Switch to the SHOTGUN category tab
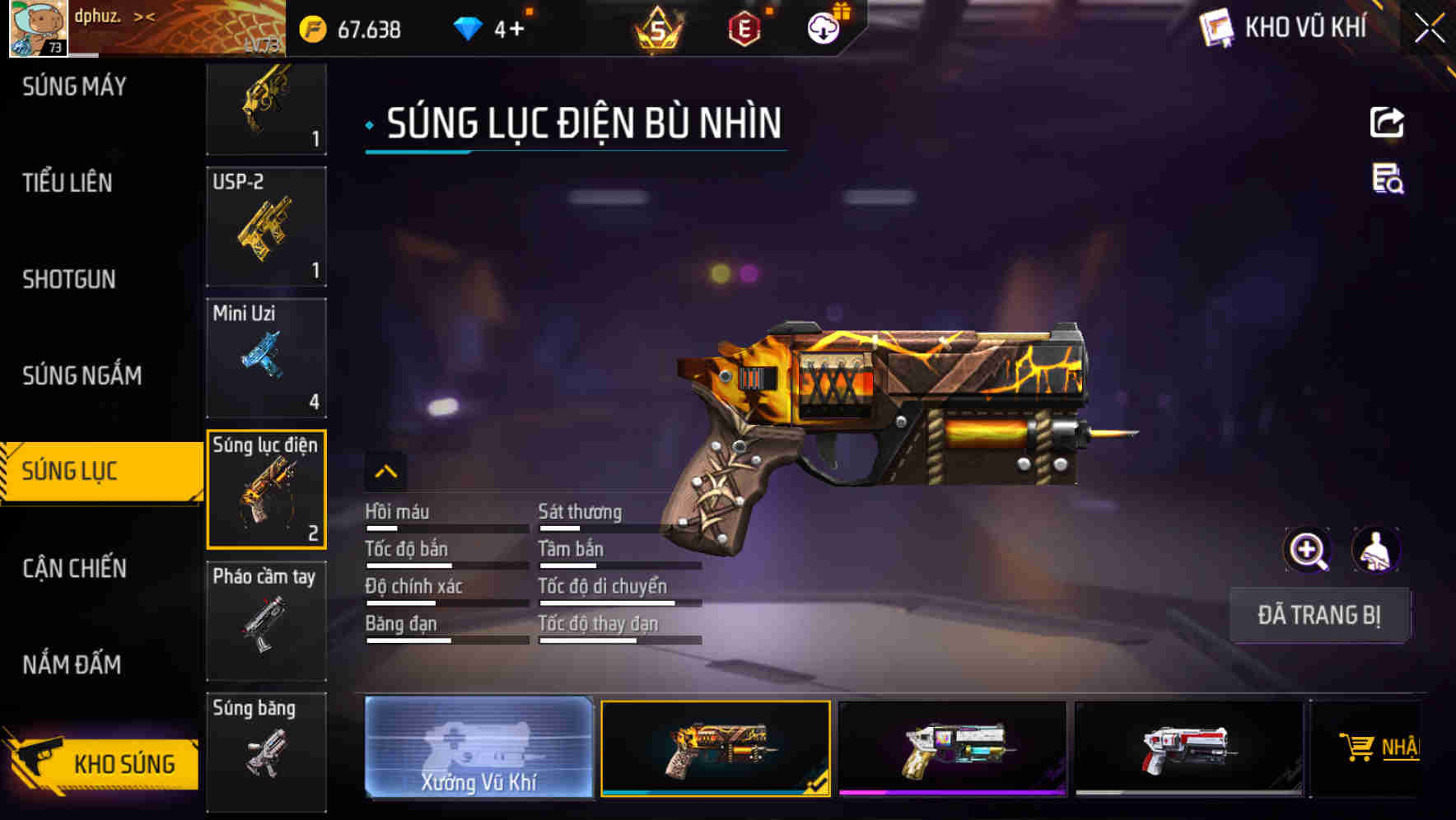This screenshot has width=1456, height=820. (68, 280)
